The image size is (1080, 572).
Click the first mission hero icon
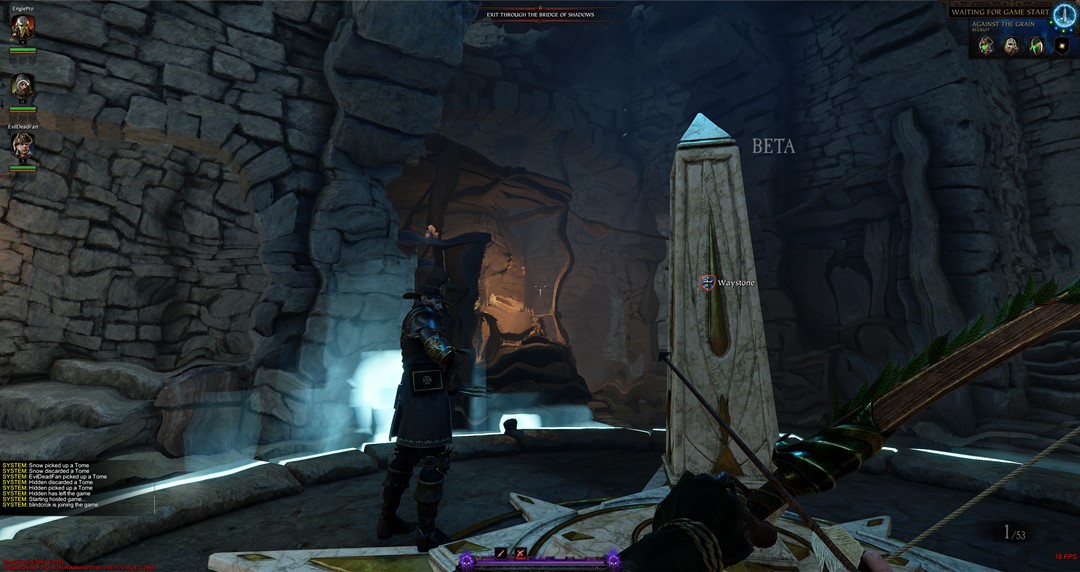pos(987,46)
